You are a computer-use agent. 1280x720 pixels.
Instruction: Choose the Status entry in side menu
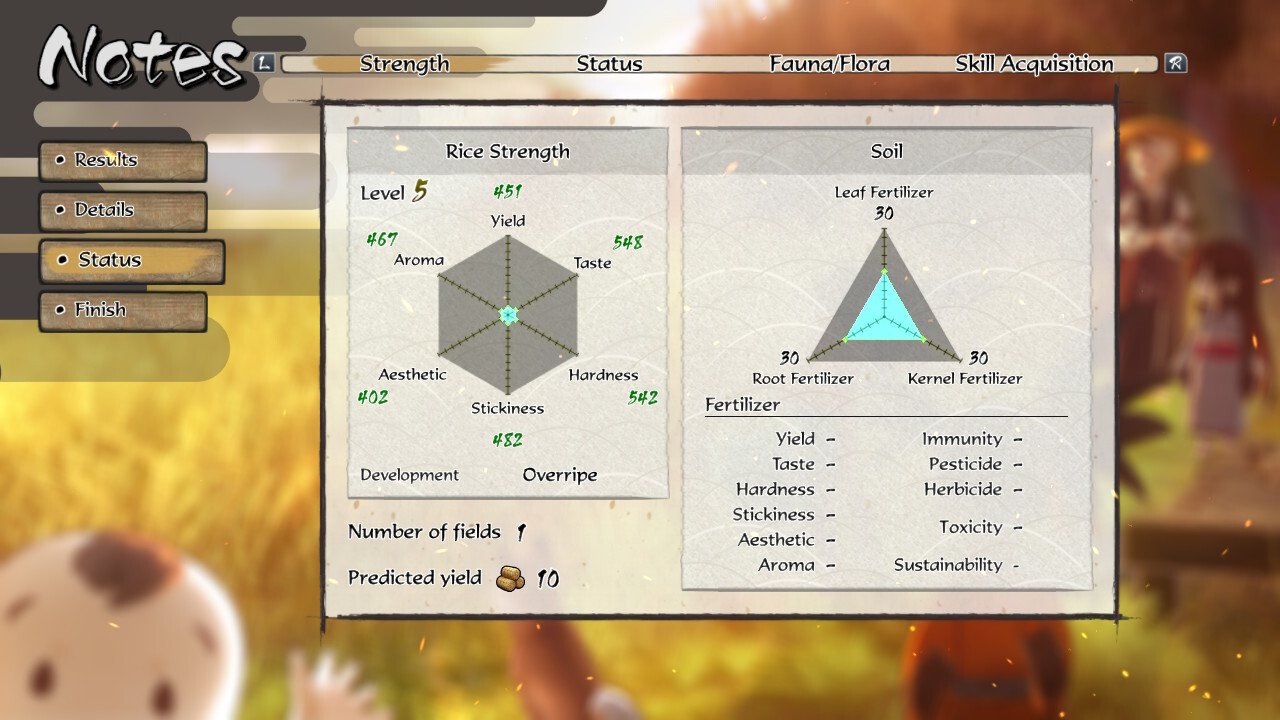130,261
